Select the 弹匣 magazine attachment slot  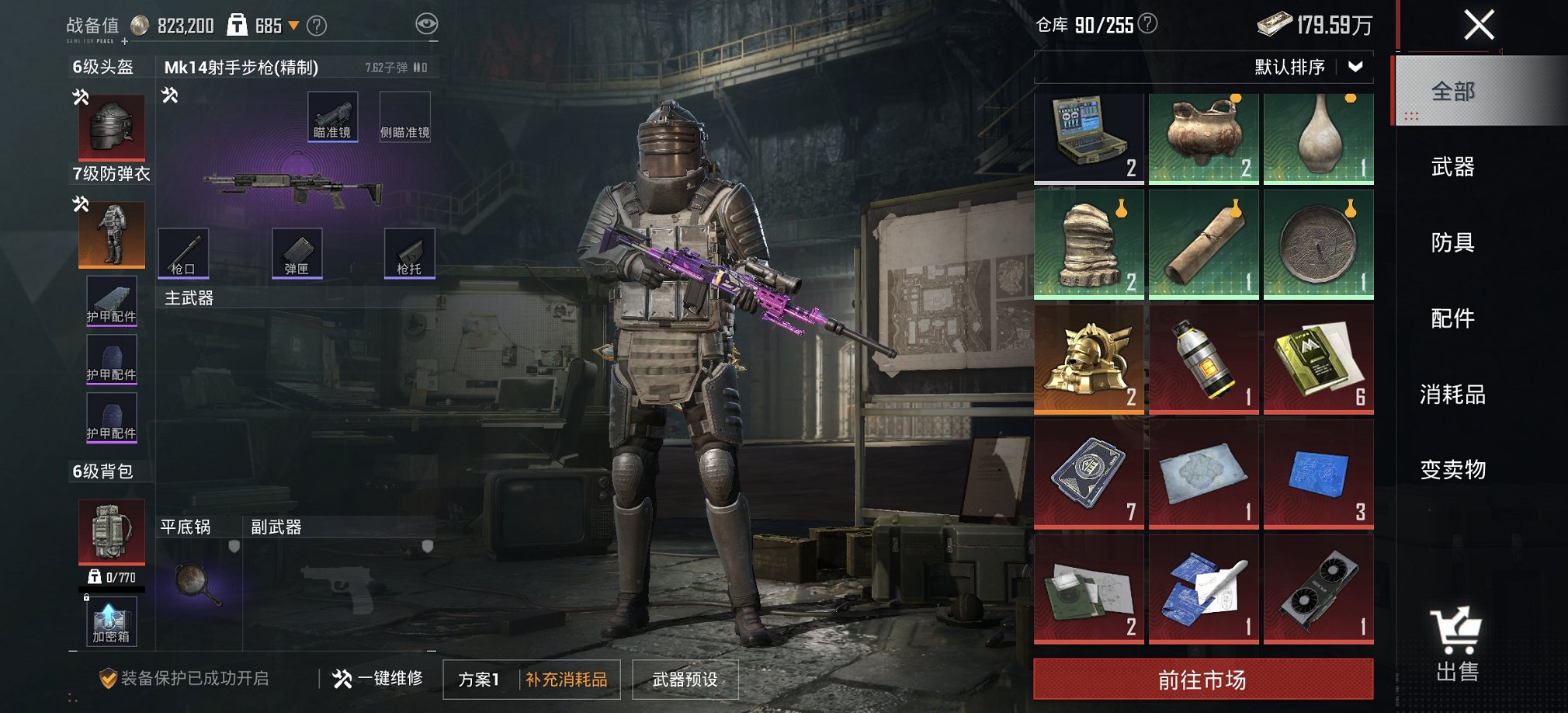(297, 252)
